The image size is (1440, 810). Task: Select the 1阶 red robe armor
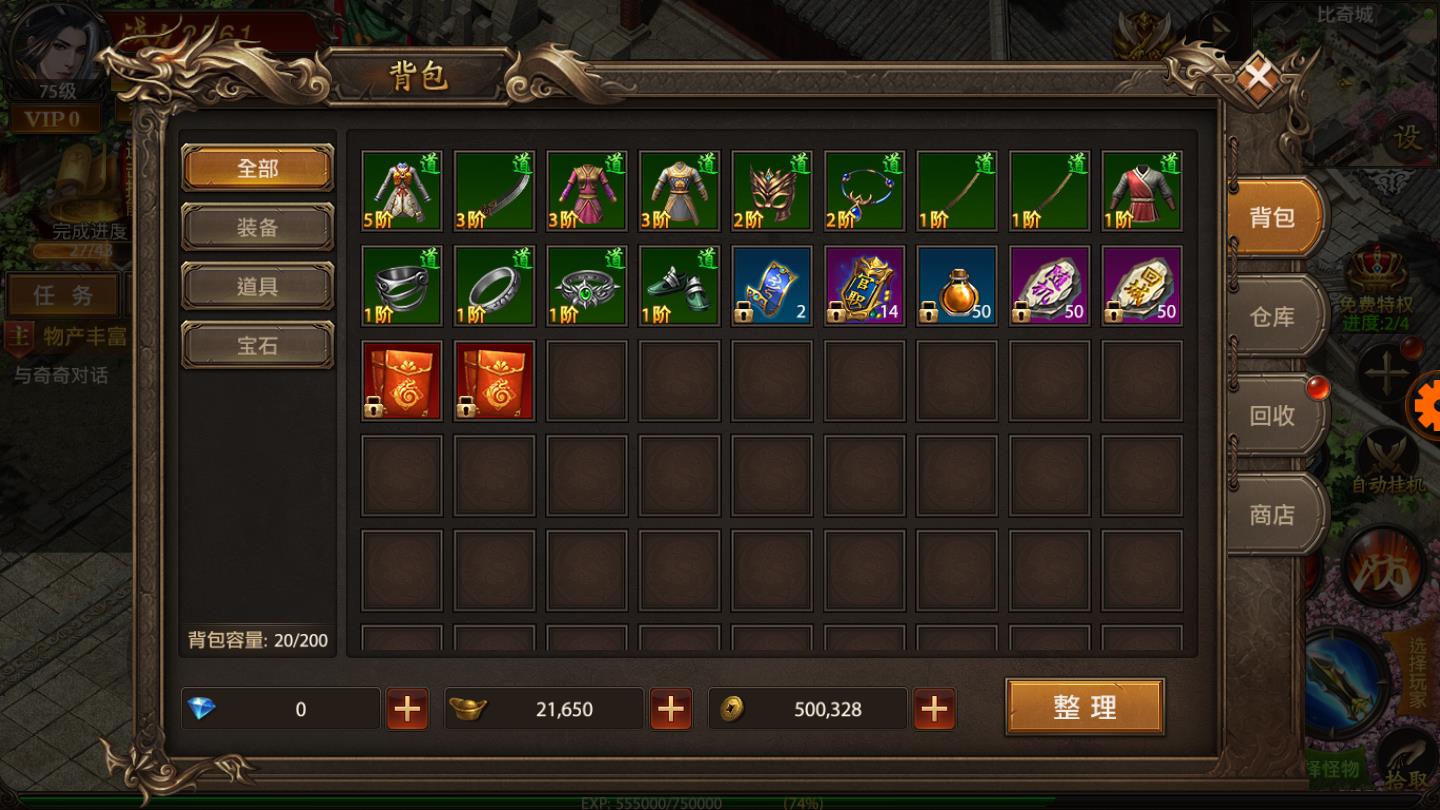1142,191
